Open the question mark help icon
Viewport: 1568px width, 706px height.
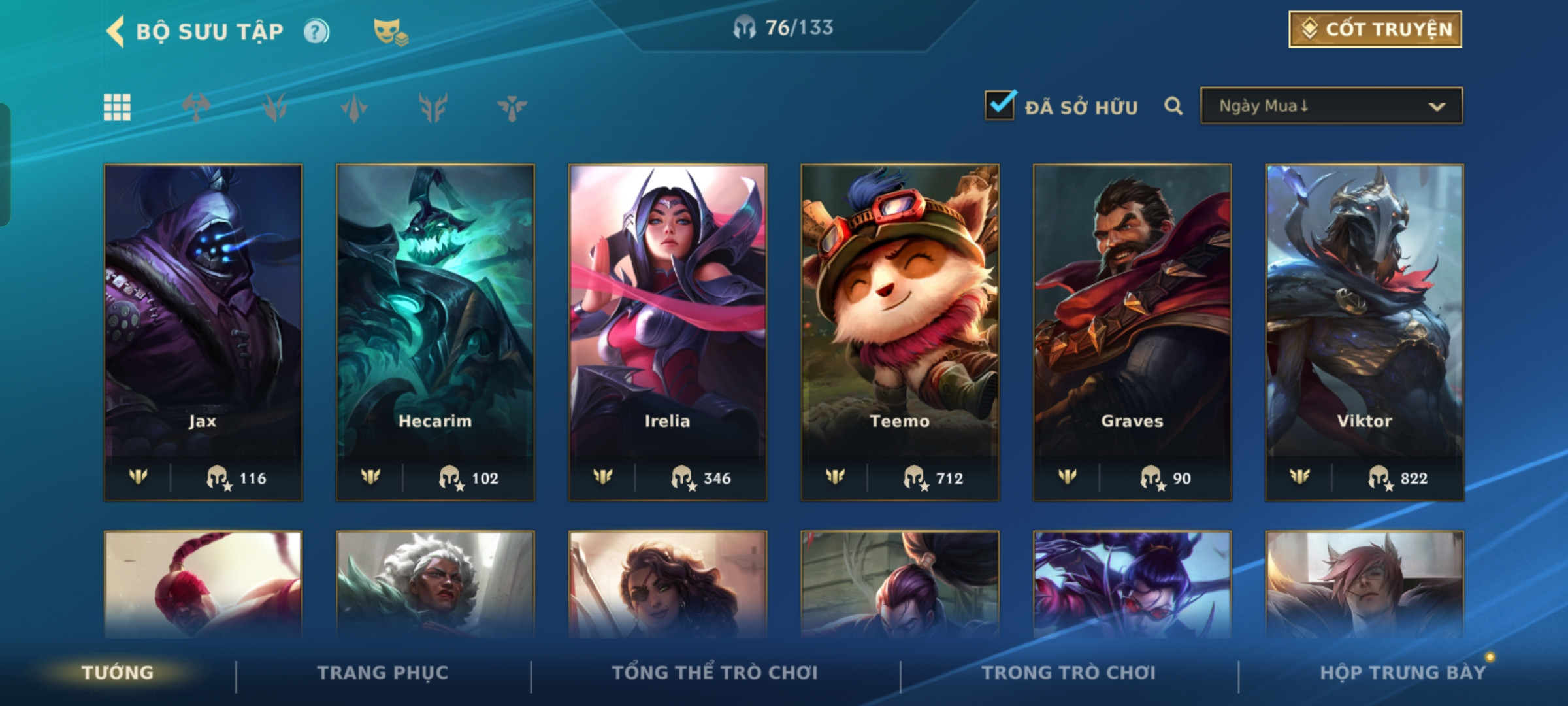pos(317,31)
